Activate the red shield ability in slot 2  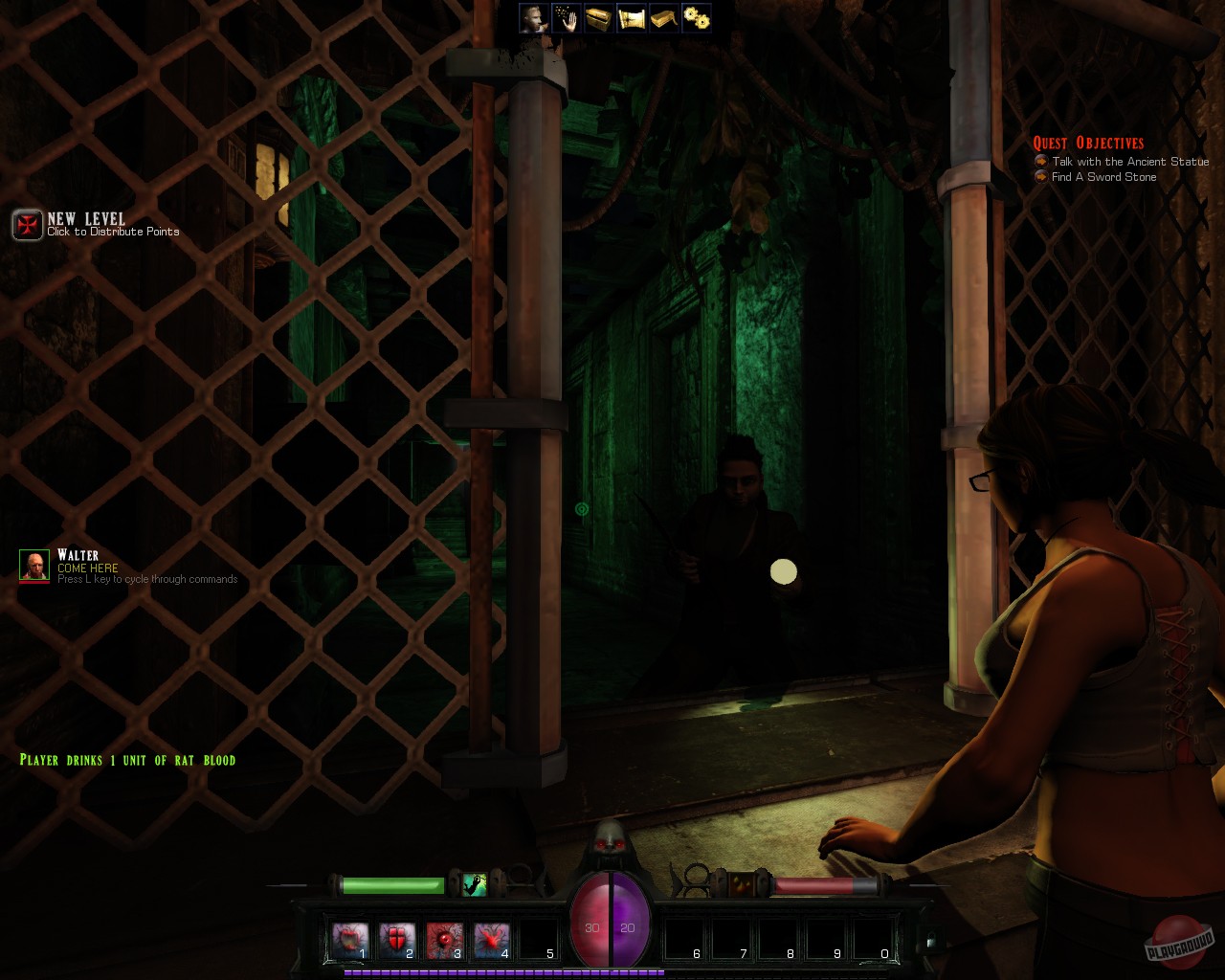(396, 938)
